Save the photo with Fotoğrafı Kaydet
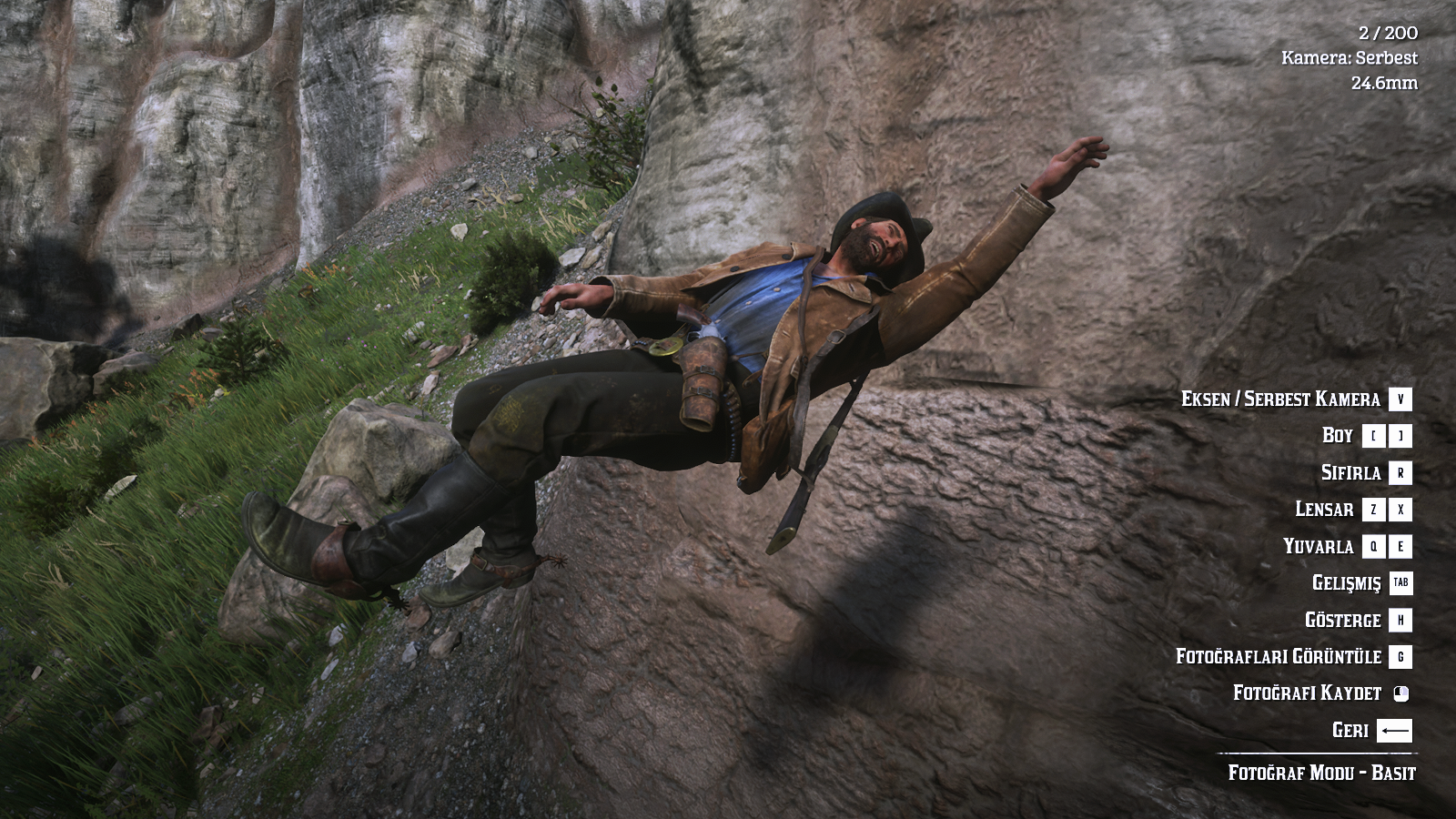Screen dimensions: 1456x819 click(1307, 693)
